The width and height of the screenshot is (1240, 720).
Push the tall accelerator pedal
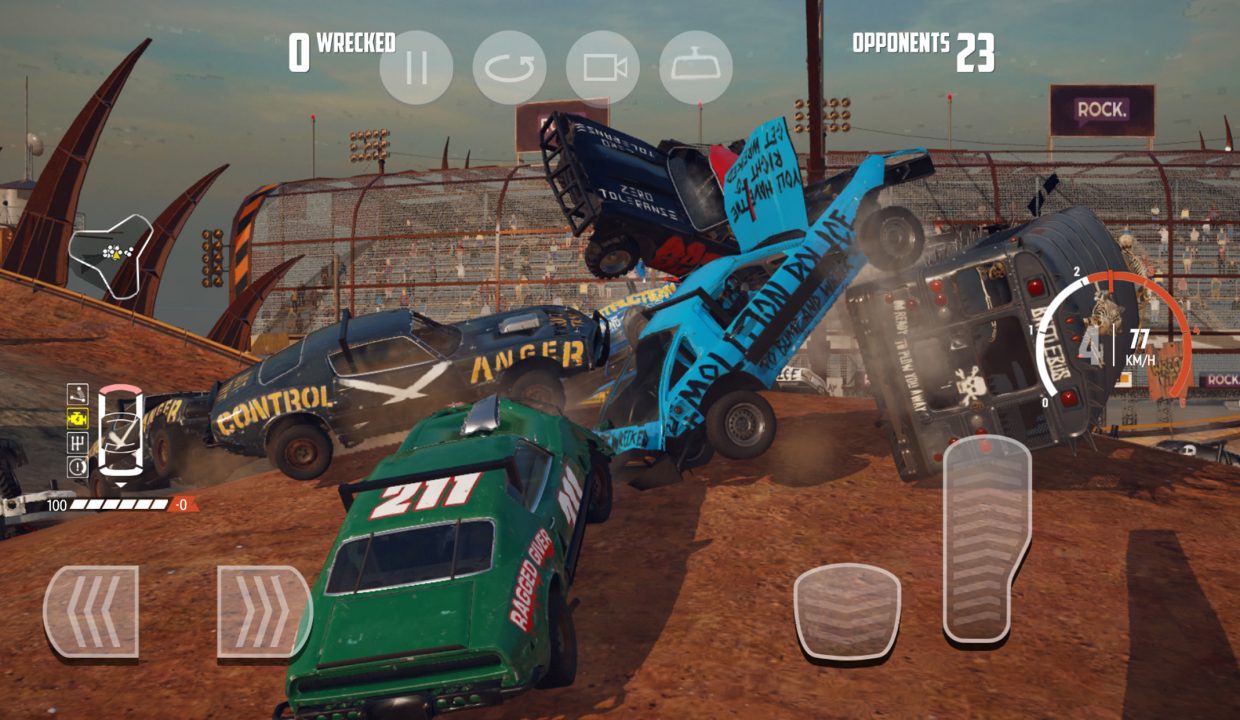986,538
